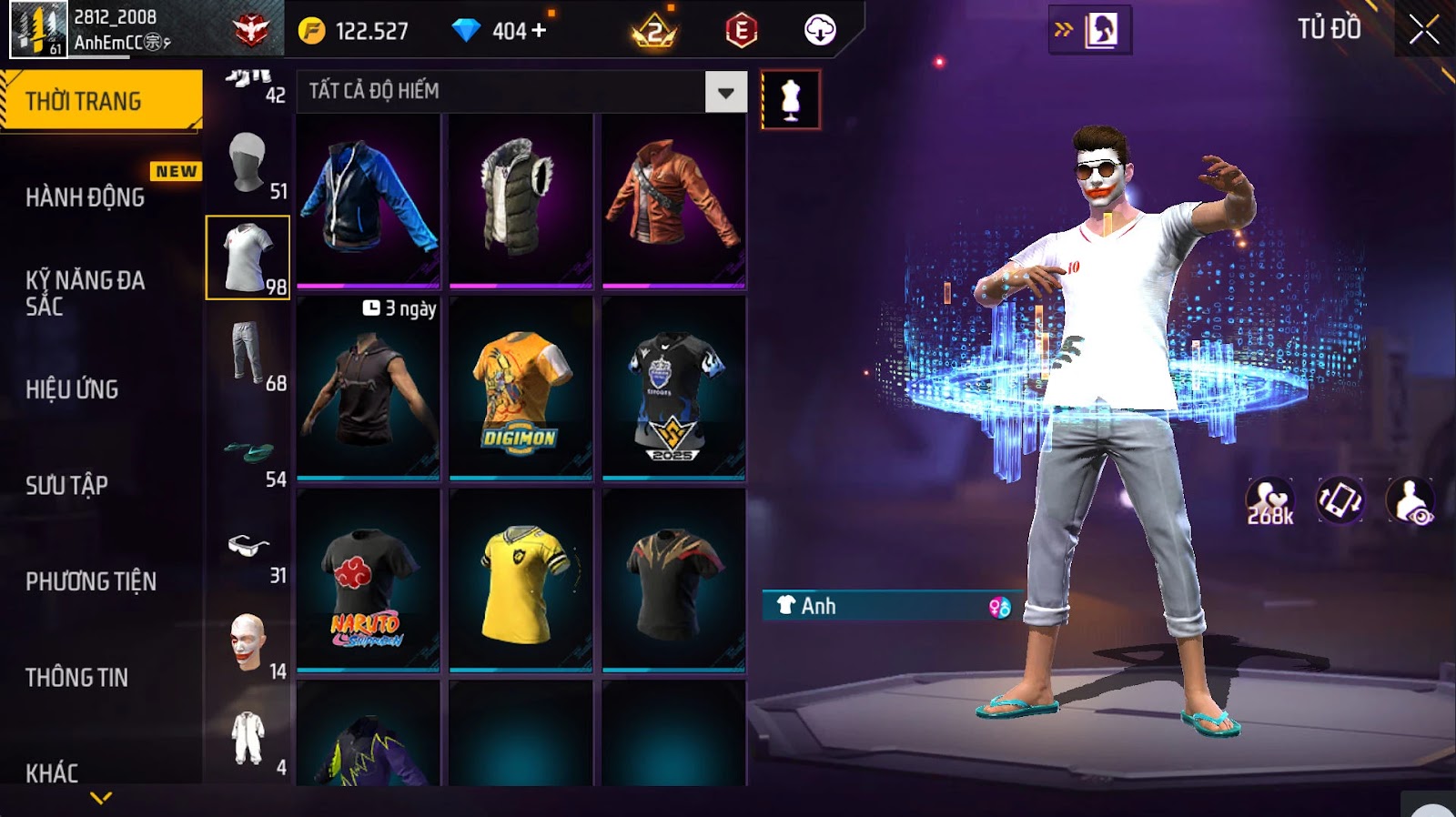Select the yellow jersey shirt
This screenshot has height=817, width=1456.
click(521, 580)
